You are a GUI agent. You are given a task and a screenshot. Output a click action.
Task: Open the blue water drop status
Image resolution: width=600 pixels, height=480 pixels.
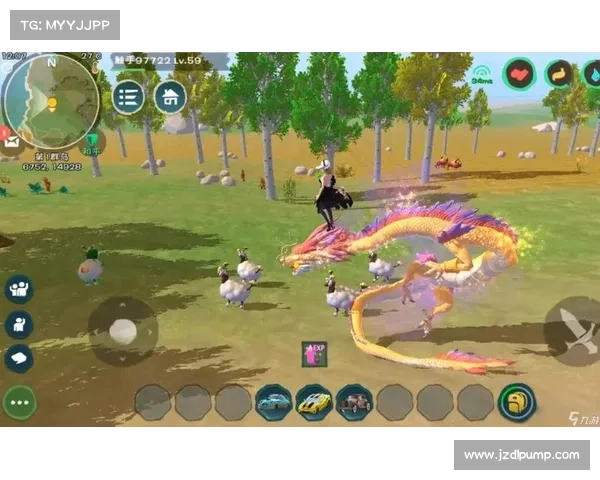coord(592,74)
